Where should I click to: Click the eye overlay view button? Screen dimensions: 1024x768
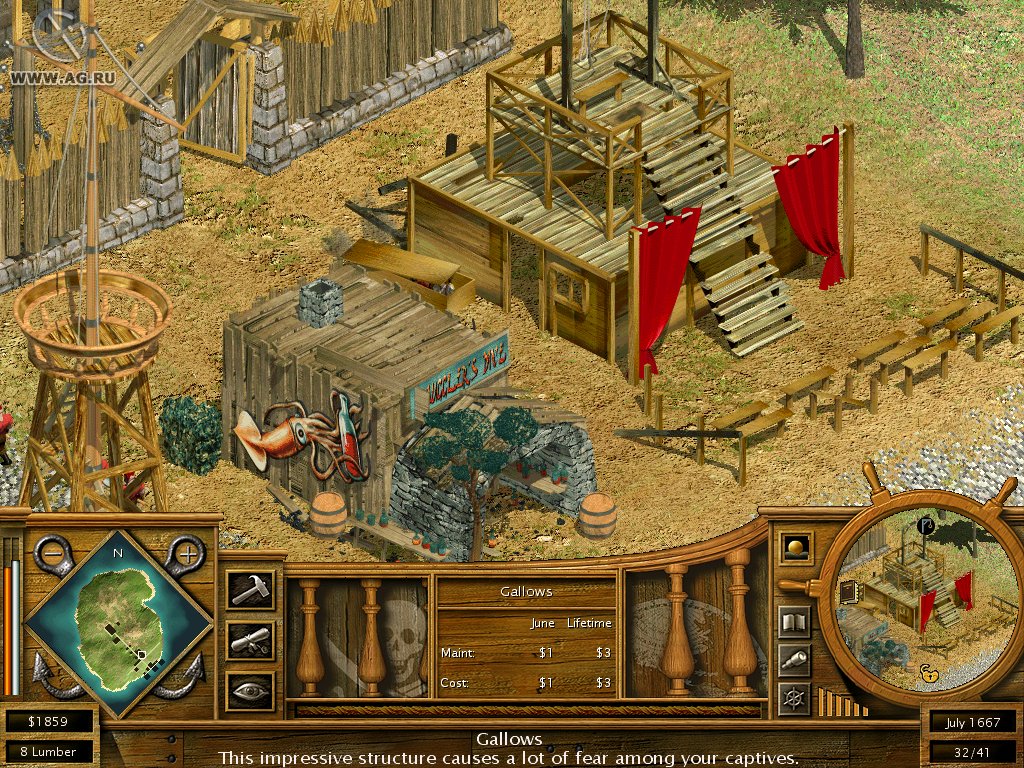[x=249, y=691]
